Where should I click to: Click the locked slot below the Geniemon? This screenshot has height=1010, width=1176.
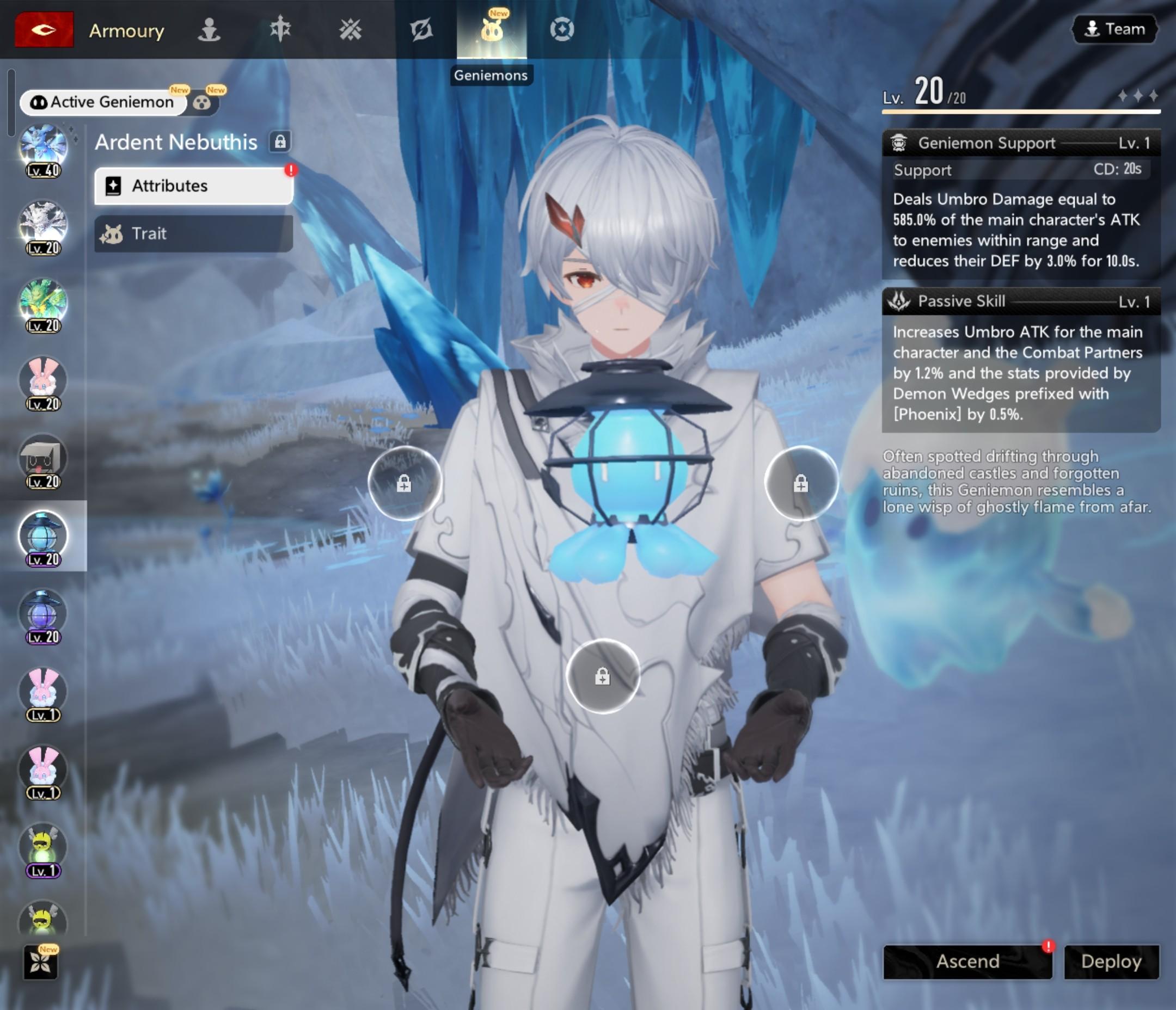603,676
